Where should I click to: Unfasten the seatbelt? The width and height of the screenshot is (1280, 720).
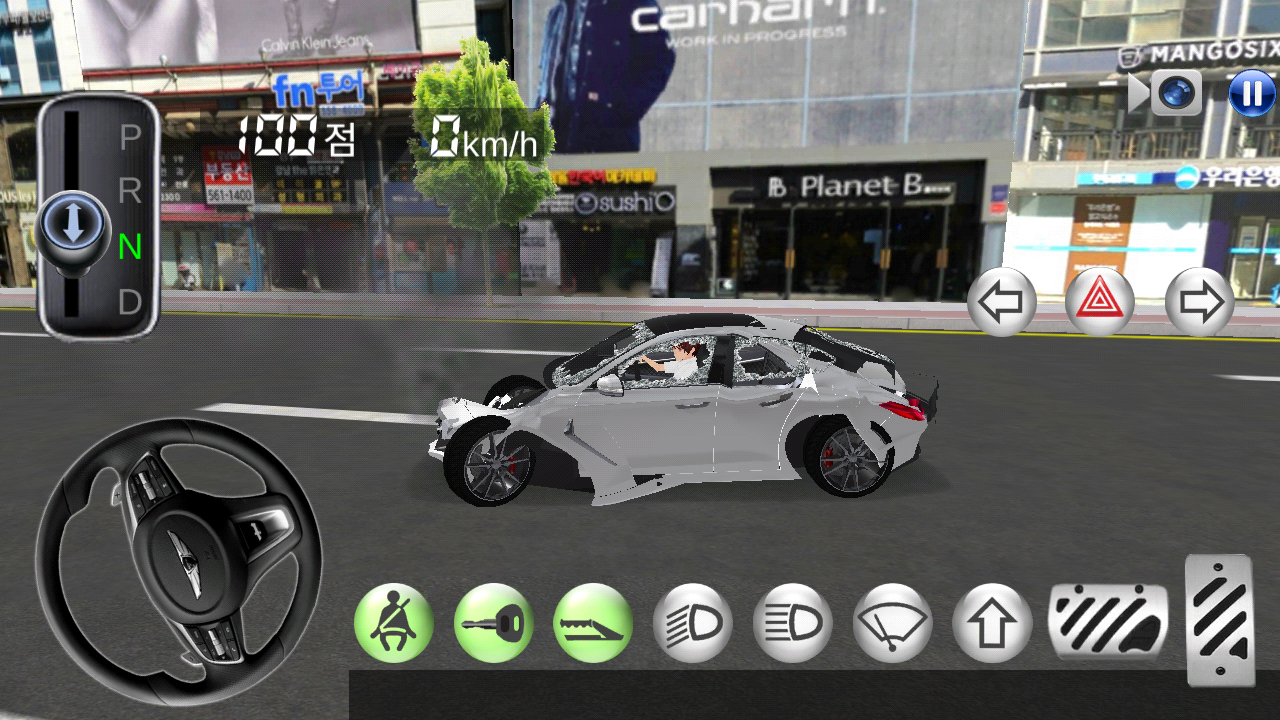coord(394,622)
